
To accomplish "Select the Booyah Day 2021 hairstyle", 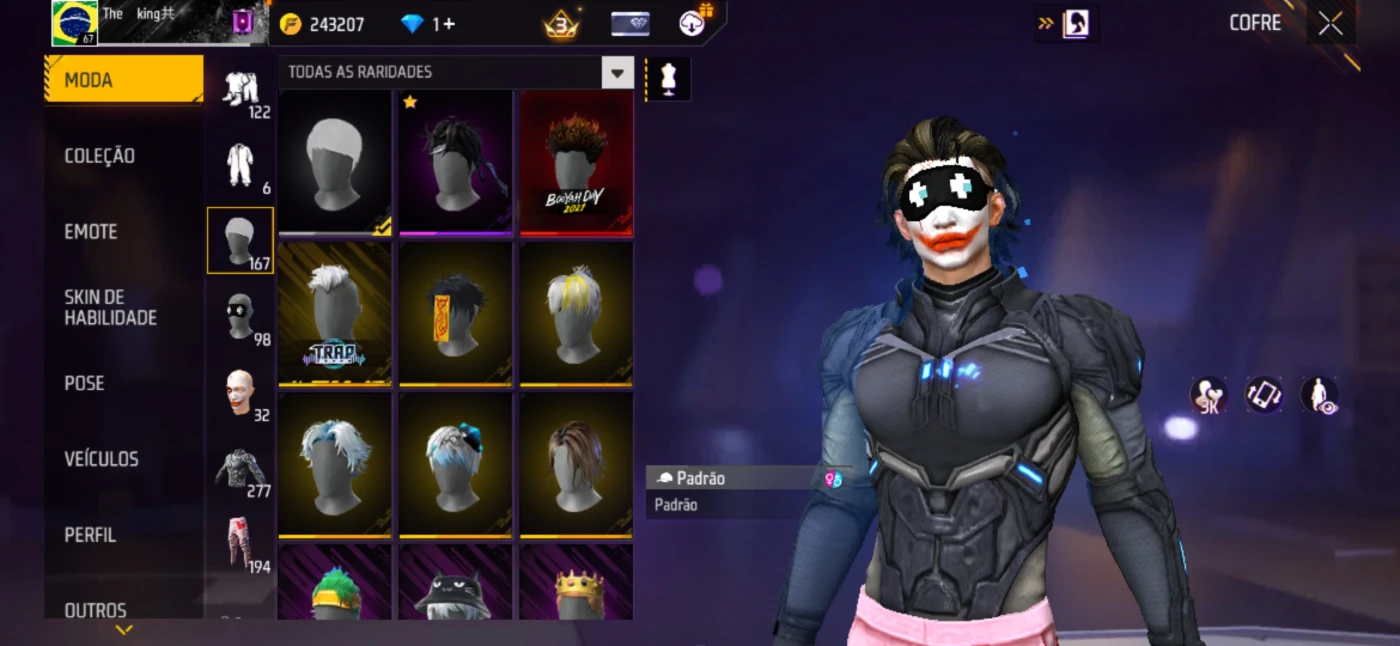I will (x=576, y=163).
